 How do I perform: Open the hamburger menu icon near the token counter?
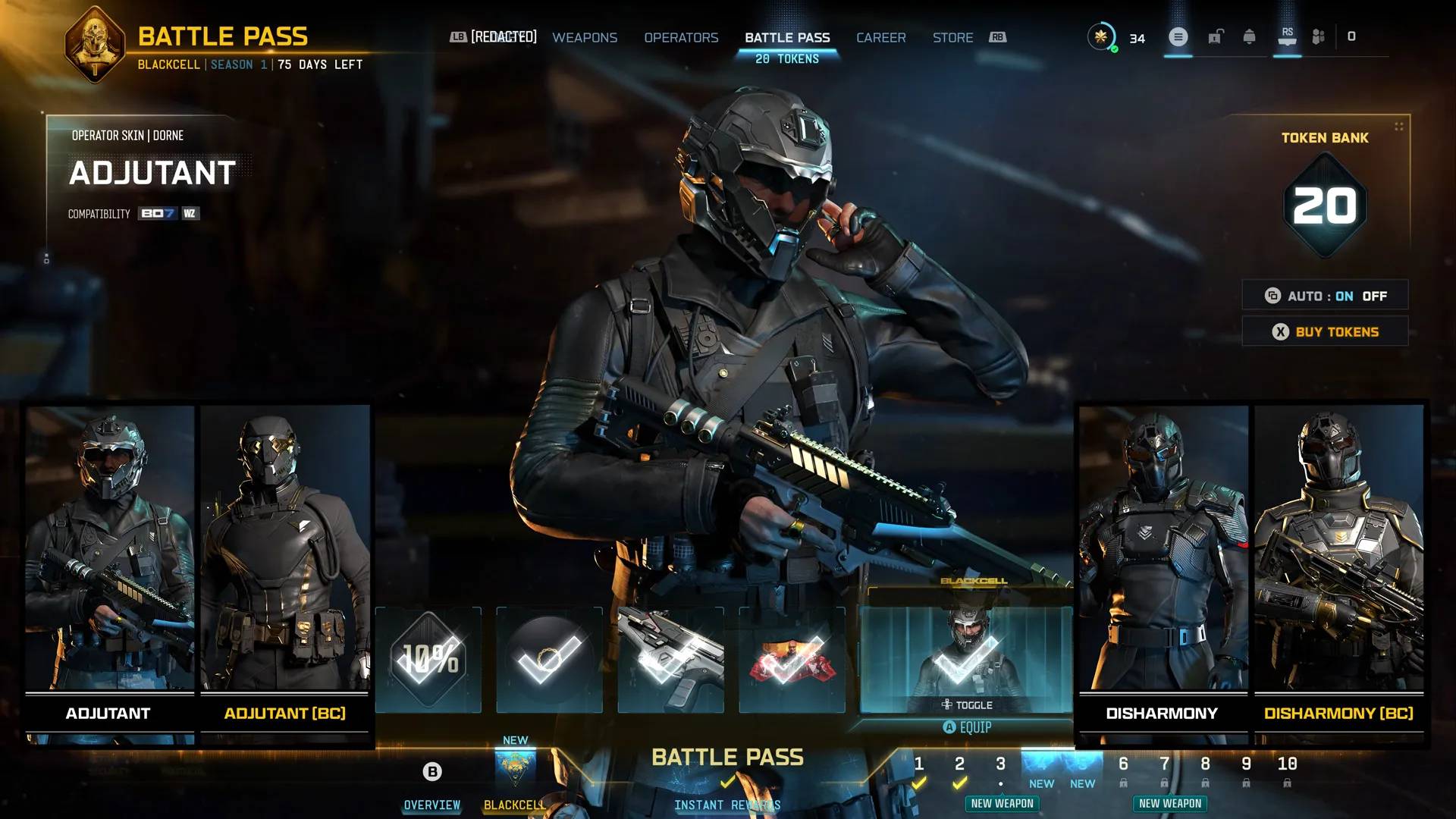(x=1178, y=36)
